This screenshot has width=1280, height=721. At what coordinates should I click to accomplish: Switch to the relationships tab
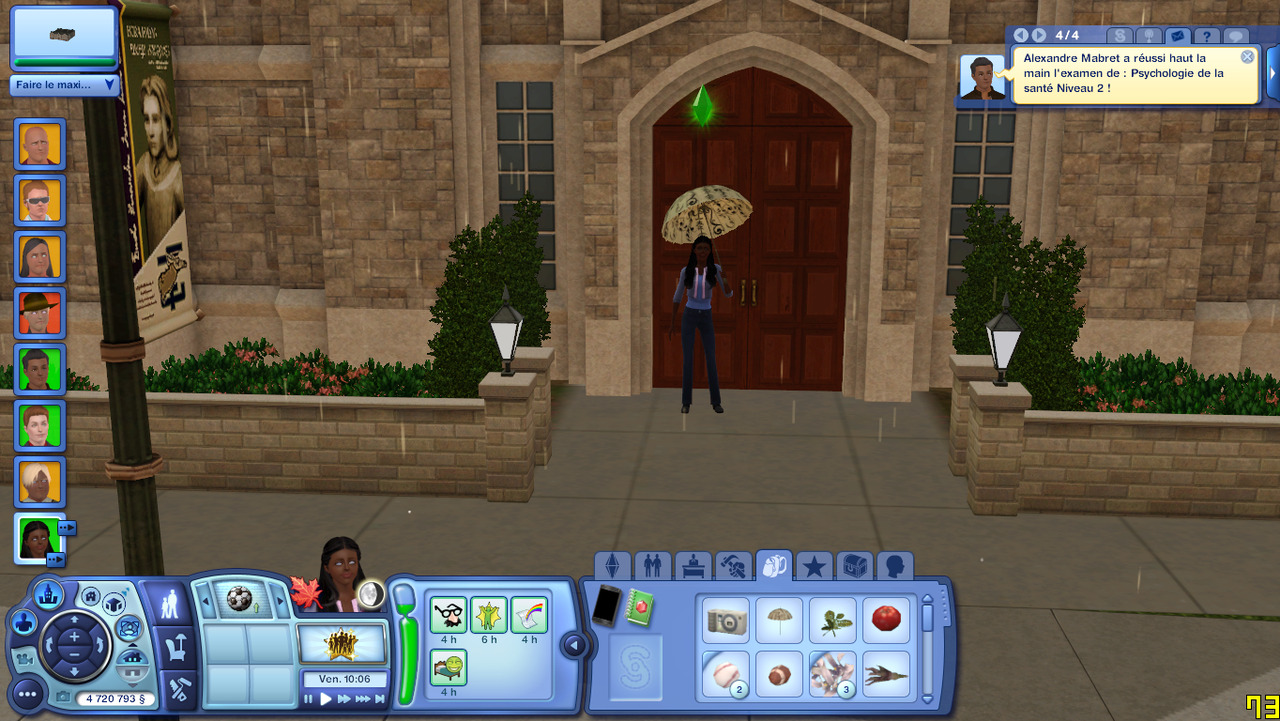click(x=653, y=567)
